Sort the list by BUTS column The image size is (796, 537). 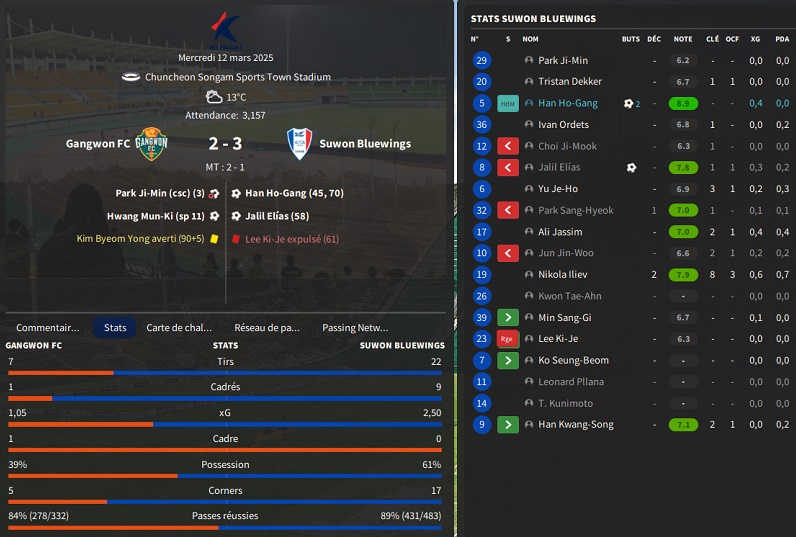630,39
